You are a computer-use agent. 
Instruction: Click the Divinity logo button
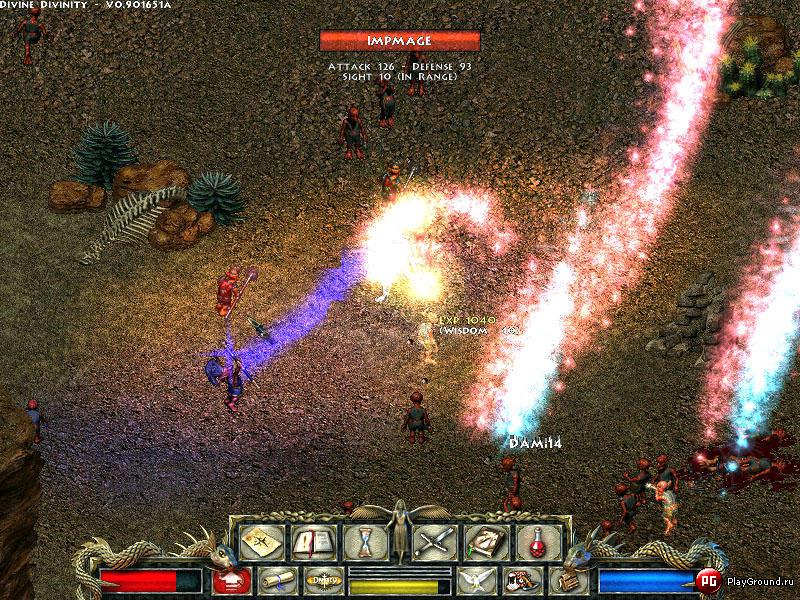pyautogui.click(x=323, y=580)
